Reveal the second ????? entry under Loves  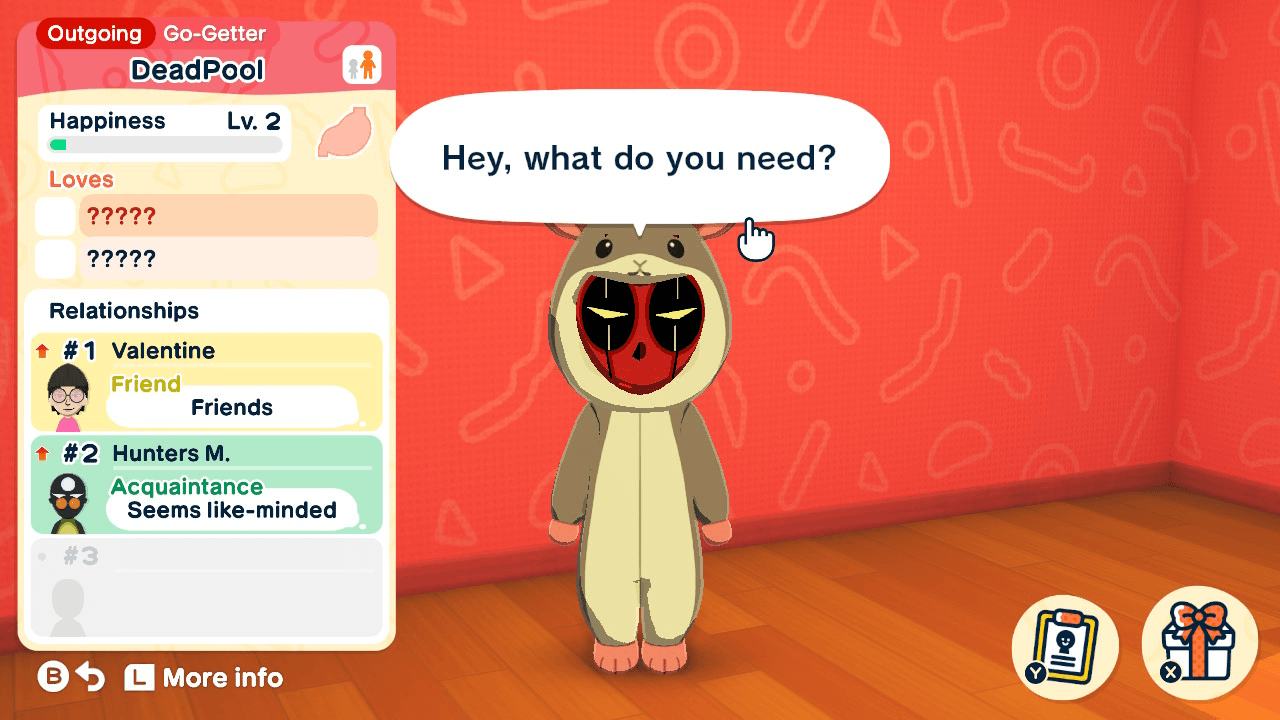click(x=228, y=258)
